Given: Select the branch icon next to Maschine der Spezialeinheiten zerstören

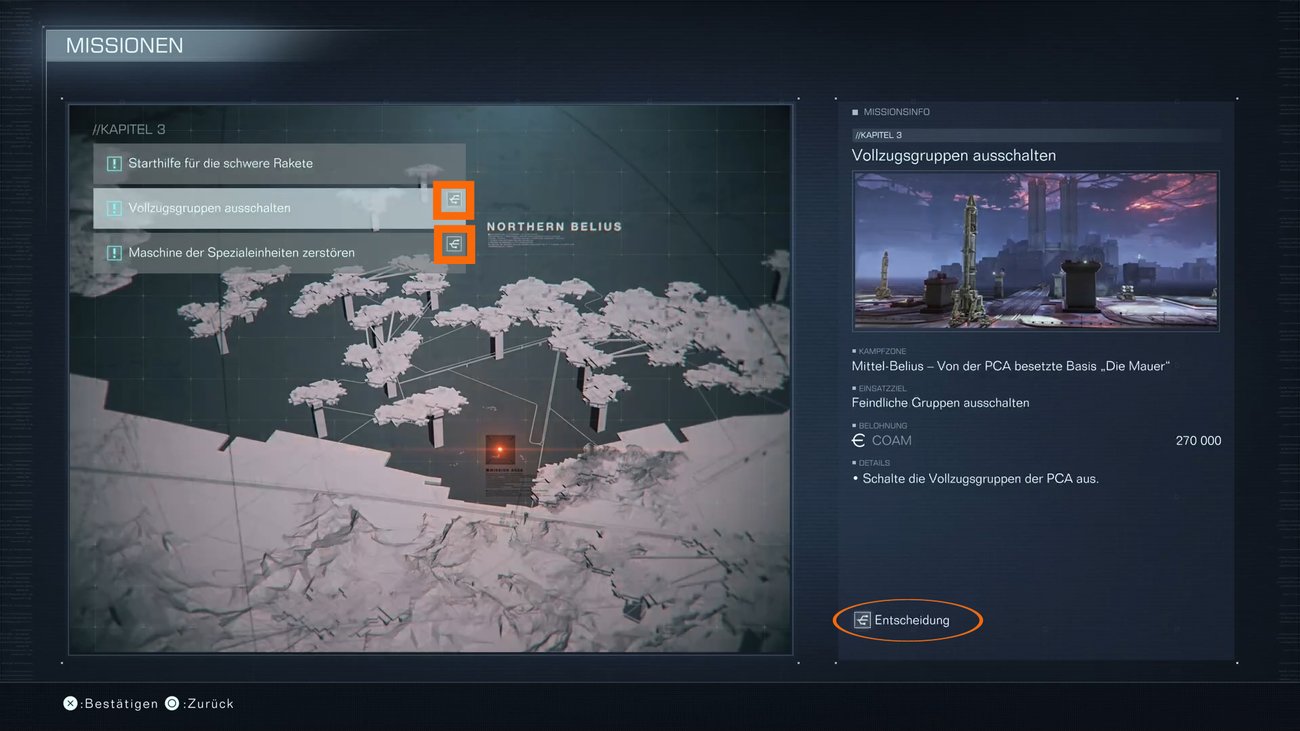Looking at the screenshot, I should pyautogui.click(x=453, y=243).
